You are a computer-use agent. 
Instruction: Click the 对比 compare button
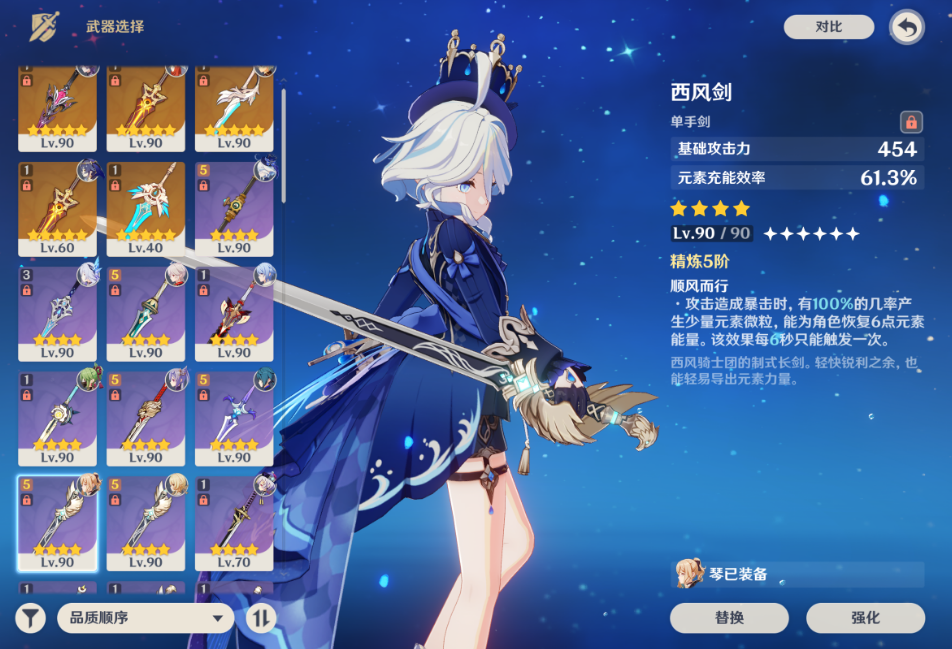829,27
